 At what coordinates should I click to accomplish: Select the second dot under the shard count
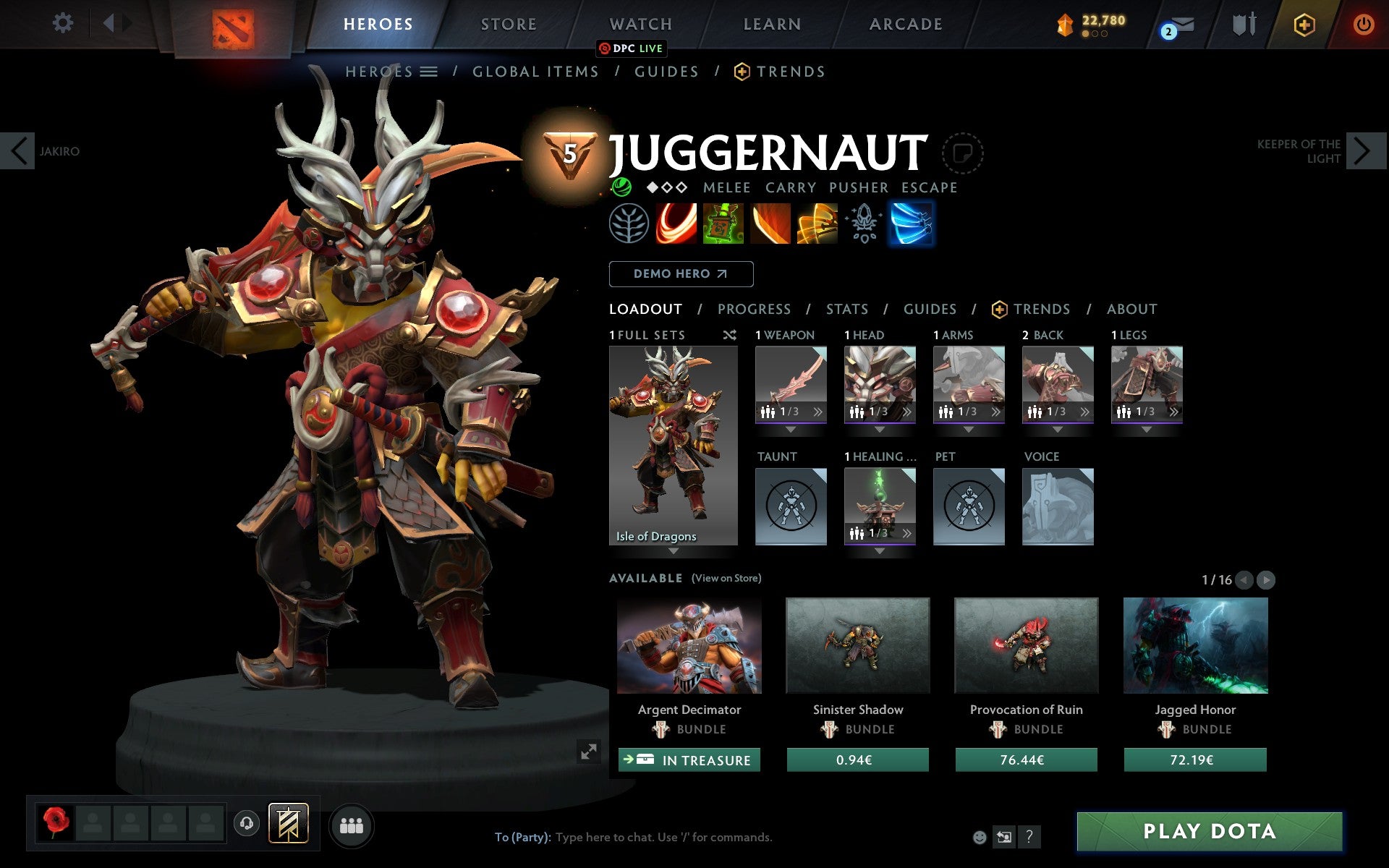click(1095, 34)
